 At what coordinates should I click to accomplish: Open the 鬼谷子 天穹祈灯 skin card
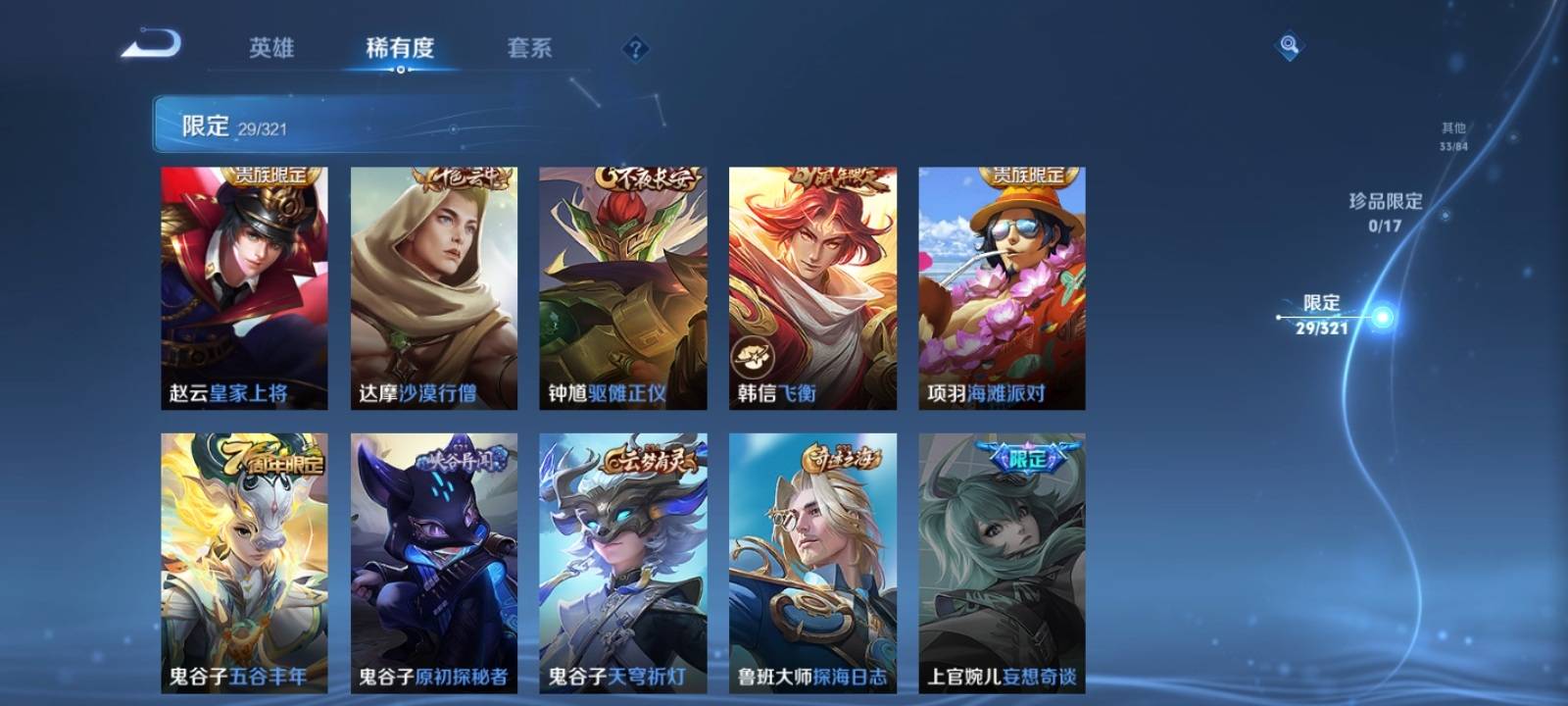pyautogui.click(x=623, y=563)
